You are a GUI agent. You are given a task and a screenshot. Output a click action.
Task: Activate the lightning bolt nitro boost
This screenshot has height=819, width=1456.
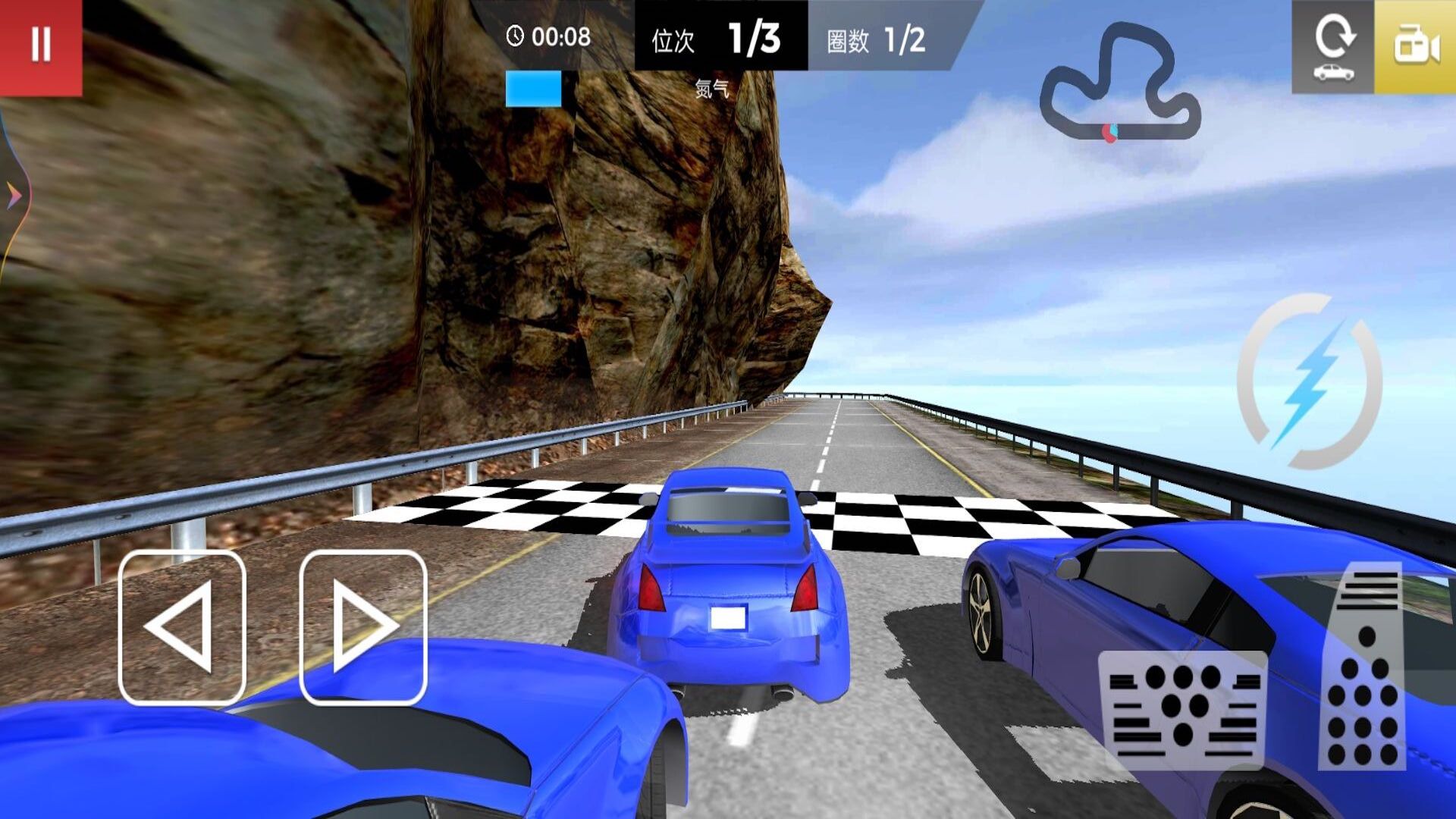(x=1310, y=381)
